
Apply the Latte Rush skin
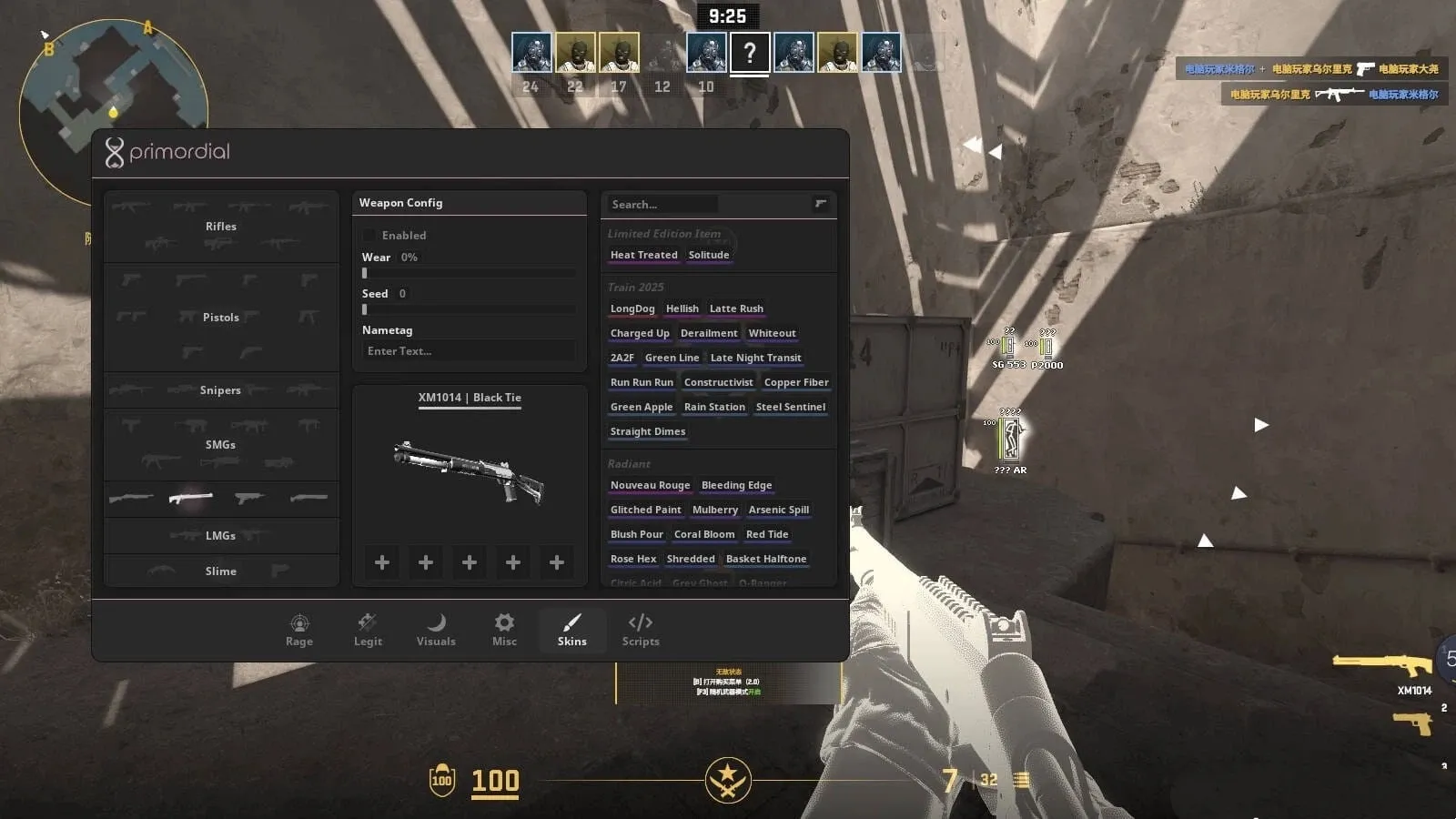(x=736, y=309)
